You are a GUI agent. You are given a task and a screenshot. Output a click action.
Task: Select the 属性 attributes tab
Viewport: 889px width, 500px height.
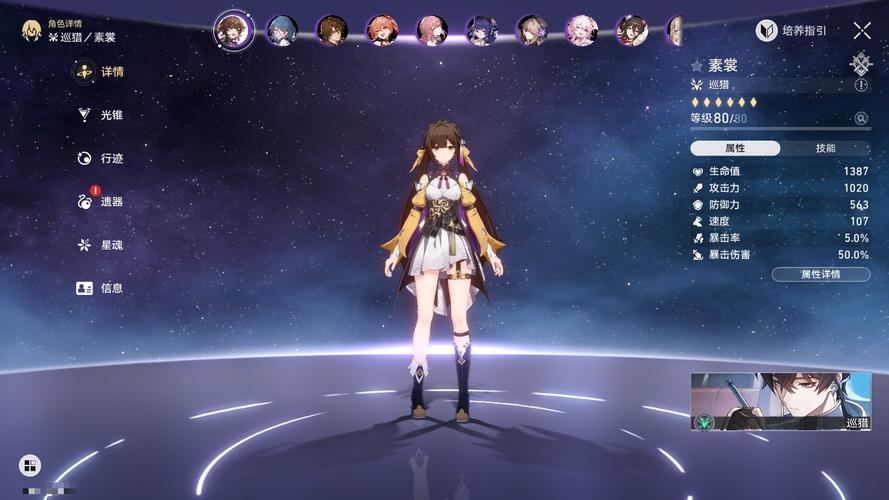[735, 148]
